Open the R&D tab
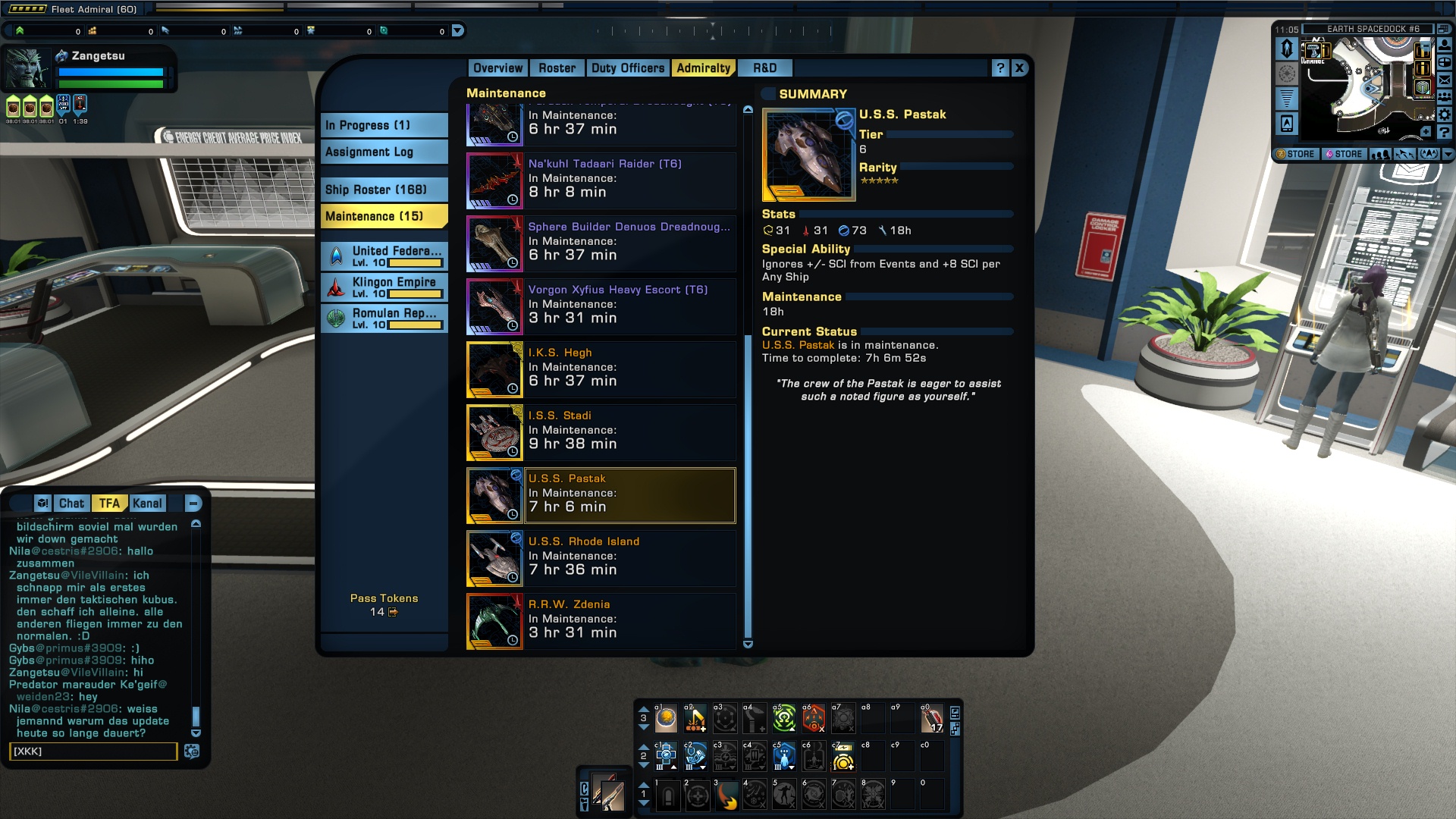Screen dimensions: 1456x819 click(x=764, y=68)
